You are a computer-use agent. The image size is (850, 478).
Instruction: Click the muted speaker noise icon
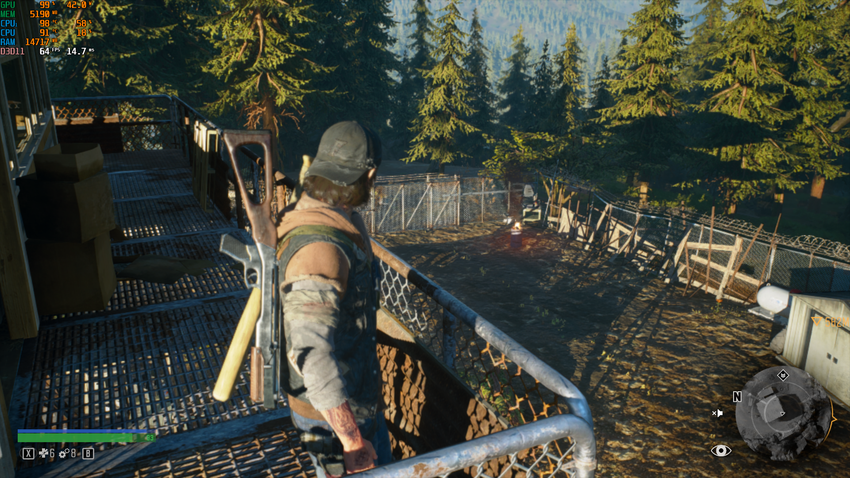point(717,412)
